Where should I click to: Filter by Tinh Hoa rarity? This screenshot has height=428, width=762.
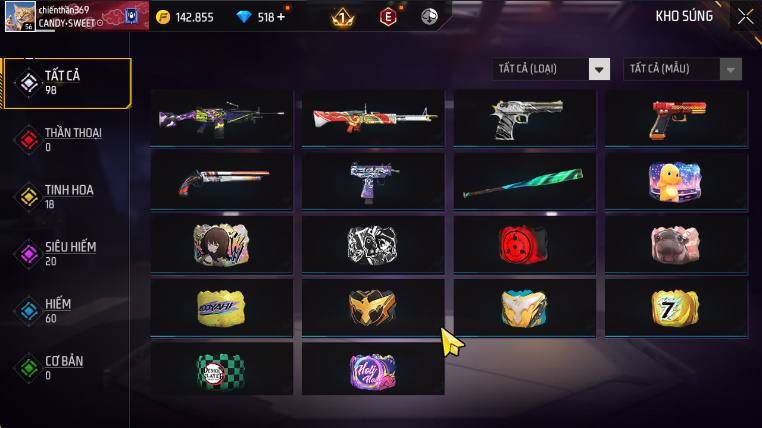[x=67, y=196]
